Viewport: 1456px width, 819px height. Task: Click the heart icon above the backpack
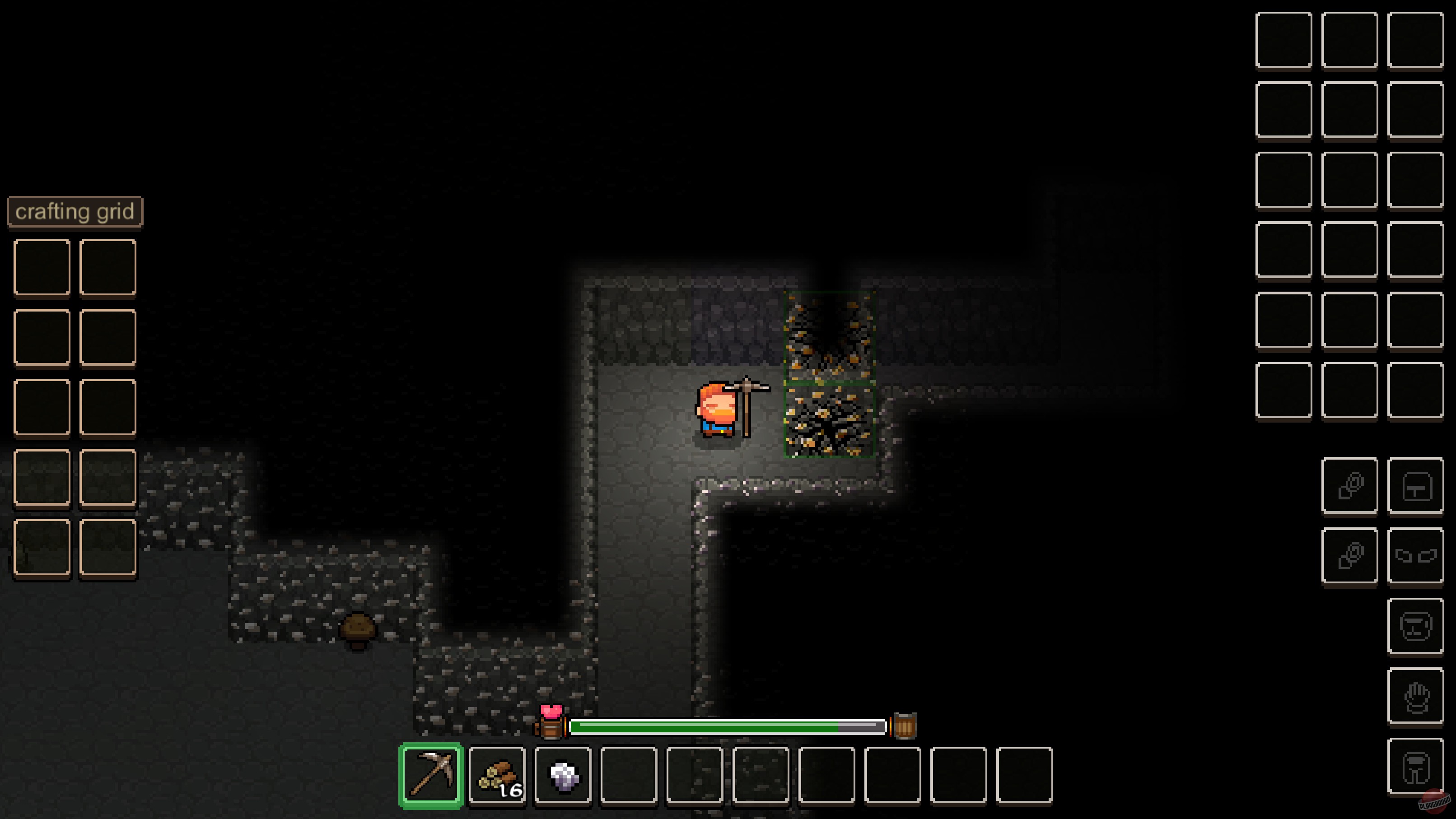(553, 711)
